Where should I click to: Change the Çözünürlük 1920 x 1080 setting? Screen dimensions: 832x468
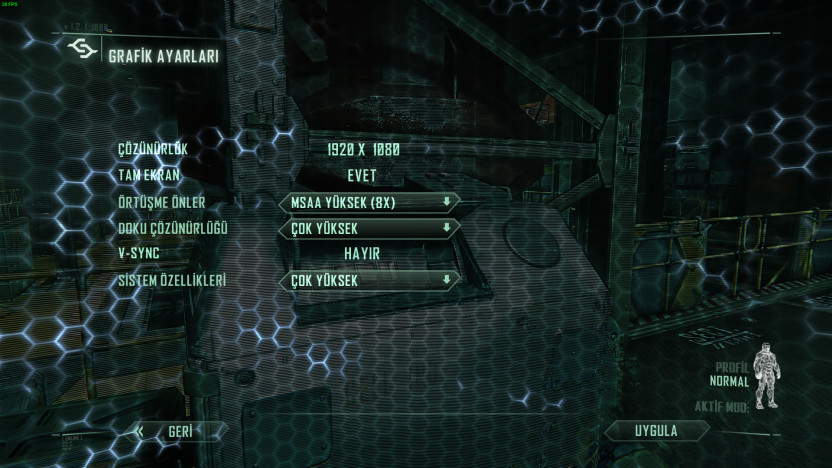pos(363,150)
